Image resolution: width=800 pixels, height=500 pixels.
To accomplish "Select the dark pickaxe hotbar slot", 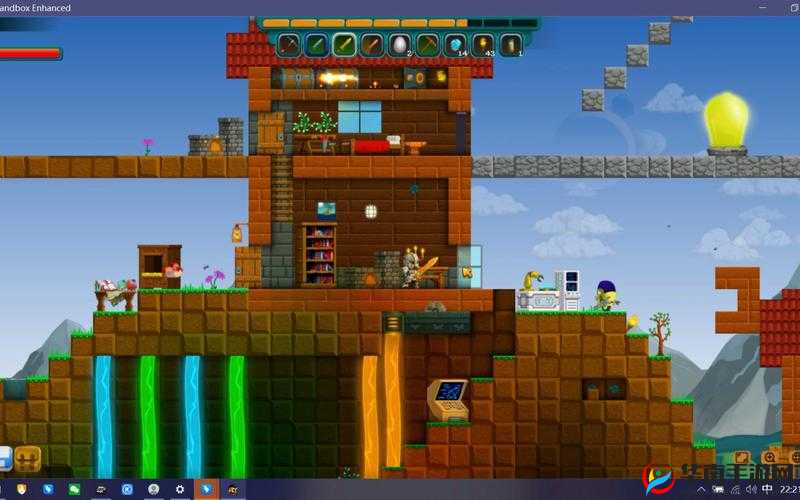I will click(289, 44).
